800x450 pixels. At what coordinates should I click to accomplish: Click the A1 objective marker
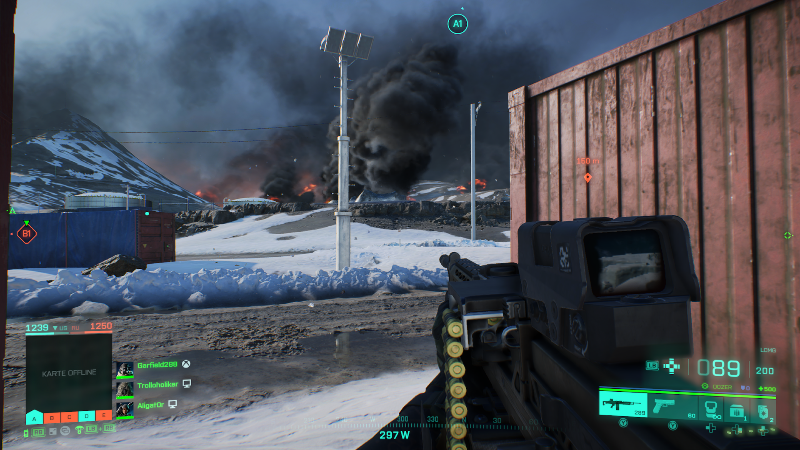[458, 23]
